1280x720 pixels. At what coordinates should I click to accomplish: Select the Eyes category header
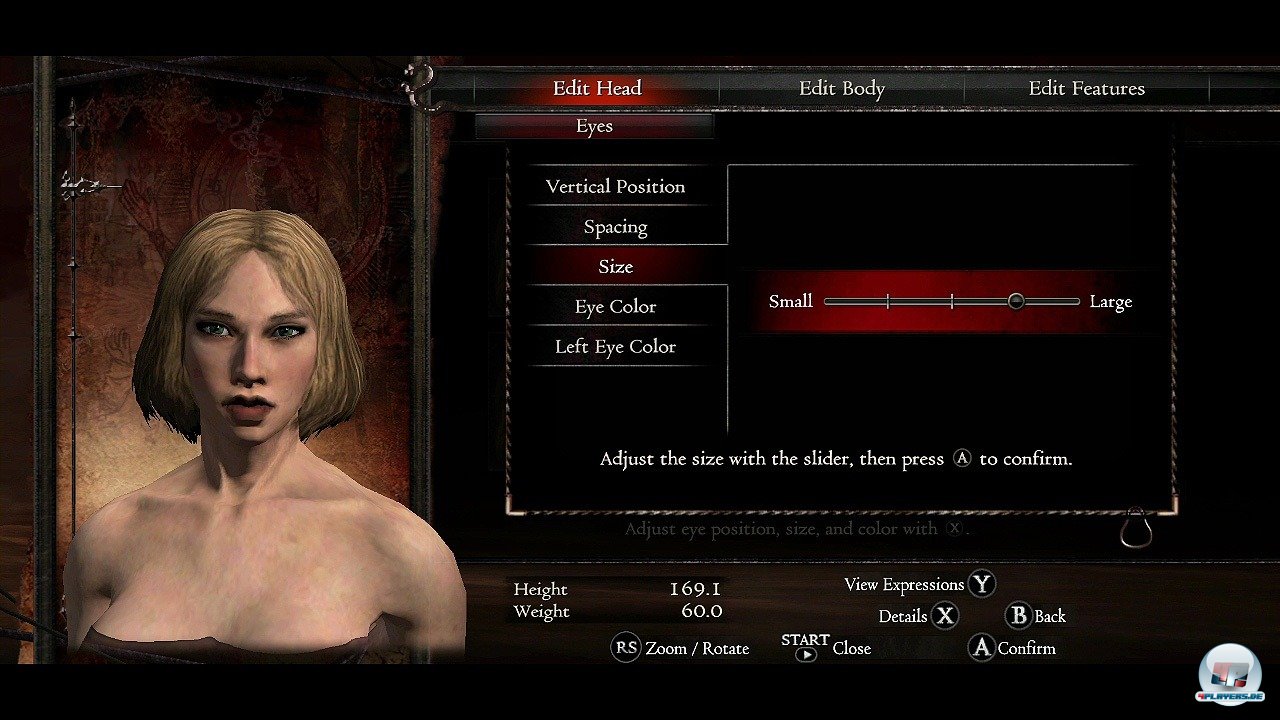(x=594, y=126)
